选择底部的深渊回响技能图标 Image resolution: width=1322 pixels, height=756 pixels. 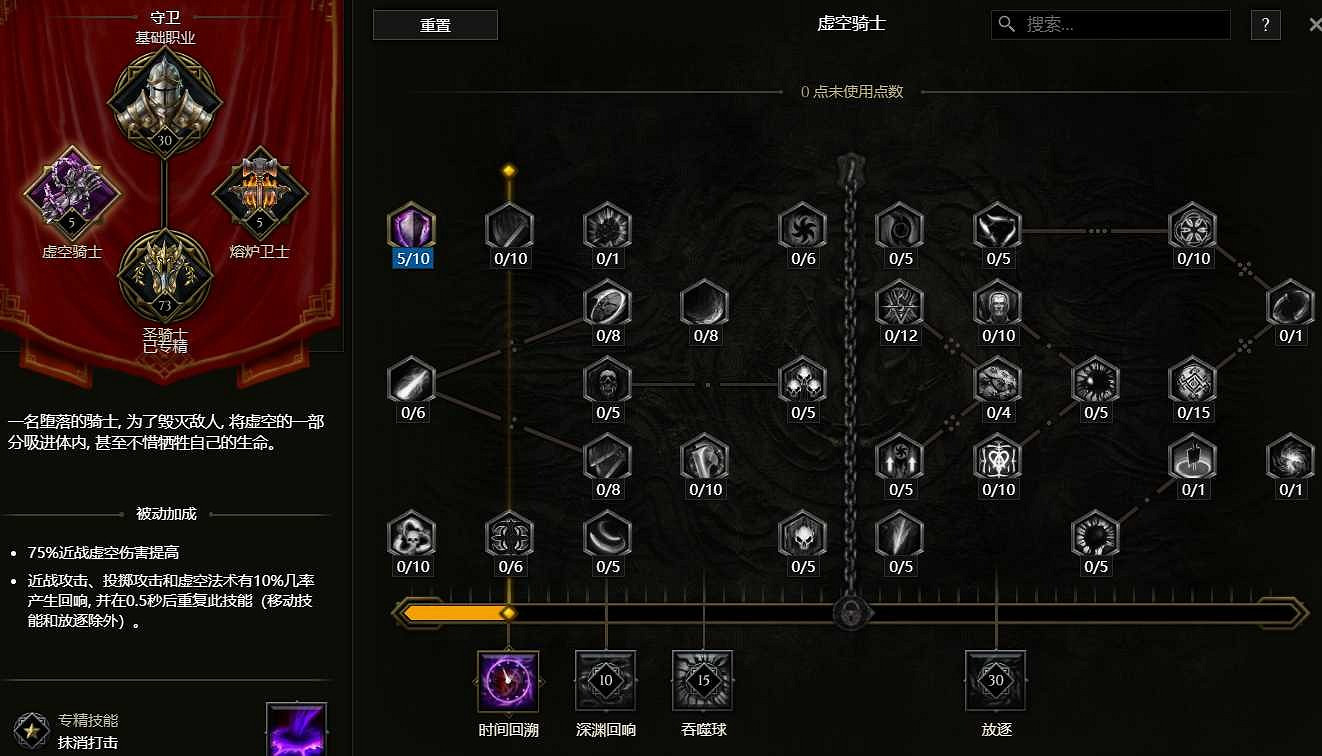pyautogui.click(x=605, y=678)
